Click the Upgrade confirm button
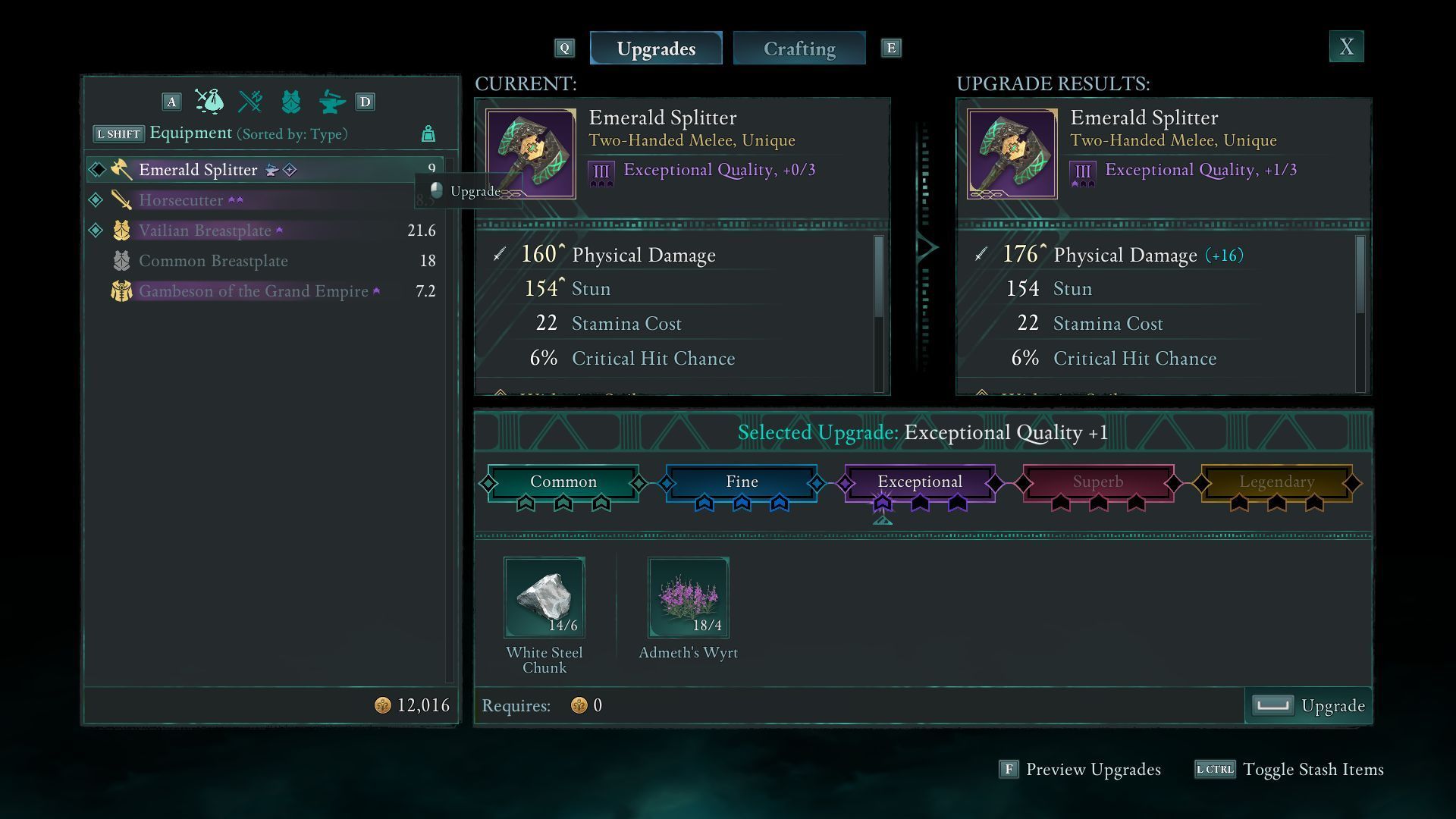The height and width of the screenshot is (819, 1456). click(x=1309, y=706)
